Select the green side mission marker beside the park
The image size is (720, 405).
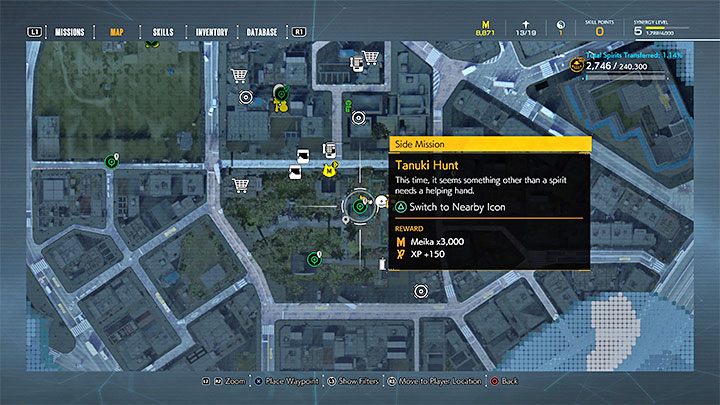coord(111,161)
